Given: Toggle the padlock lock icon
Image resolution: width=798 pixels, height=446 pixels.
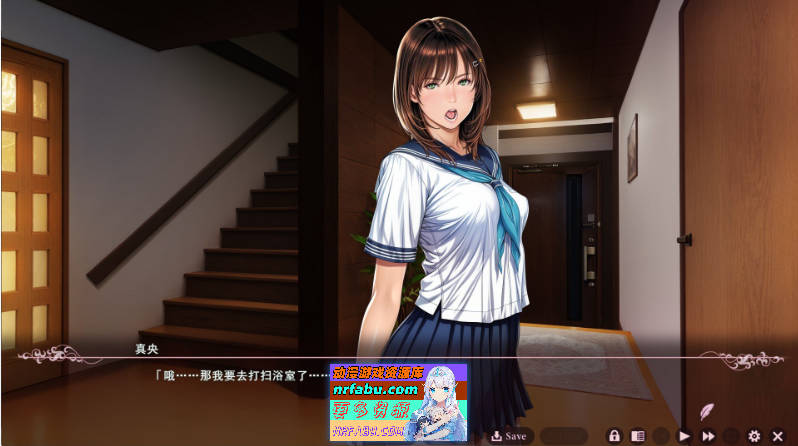Looking at the screenshot, I should (615, 436).
